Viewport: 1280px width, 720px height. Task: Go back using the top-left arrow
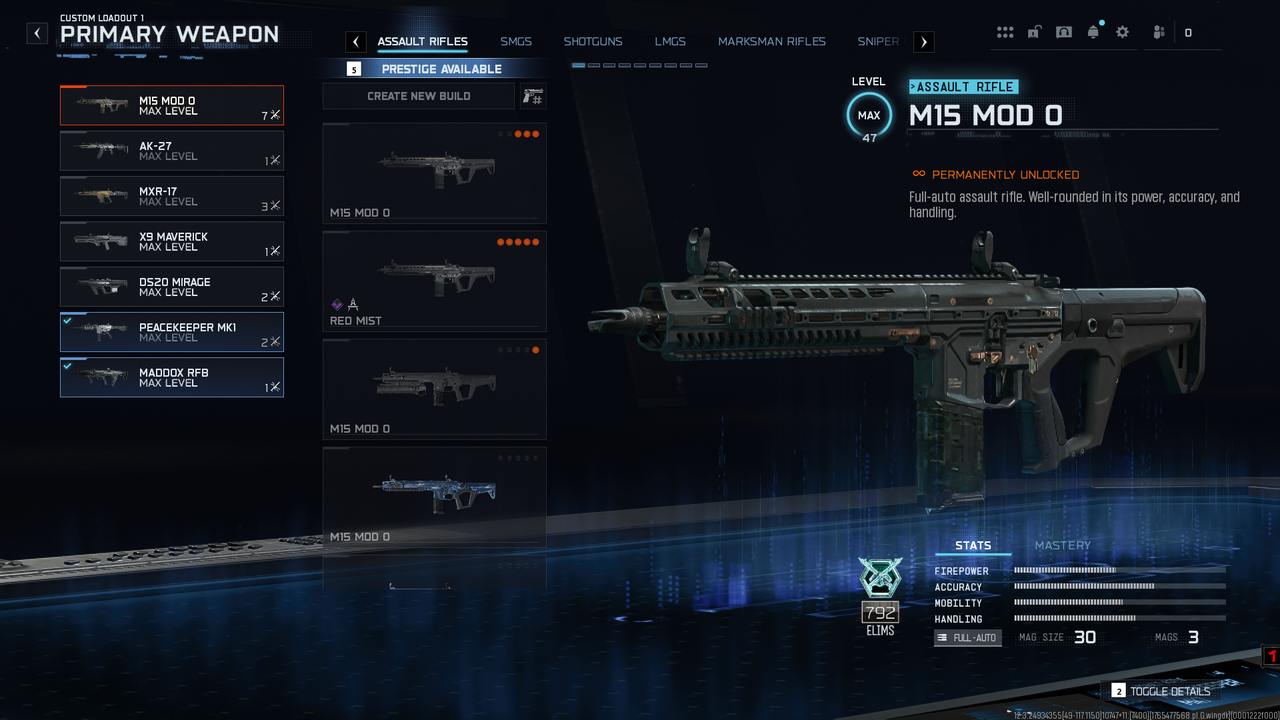(37, 33)
